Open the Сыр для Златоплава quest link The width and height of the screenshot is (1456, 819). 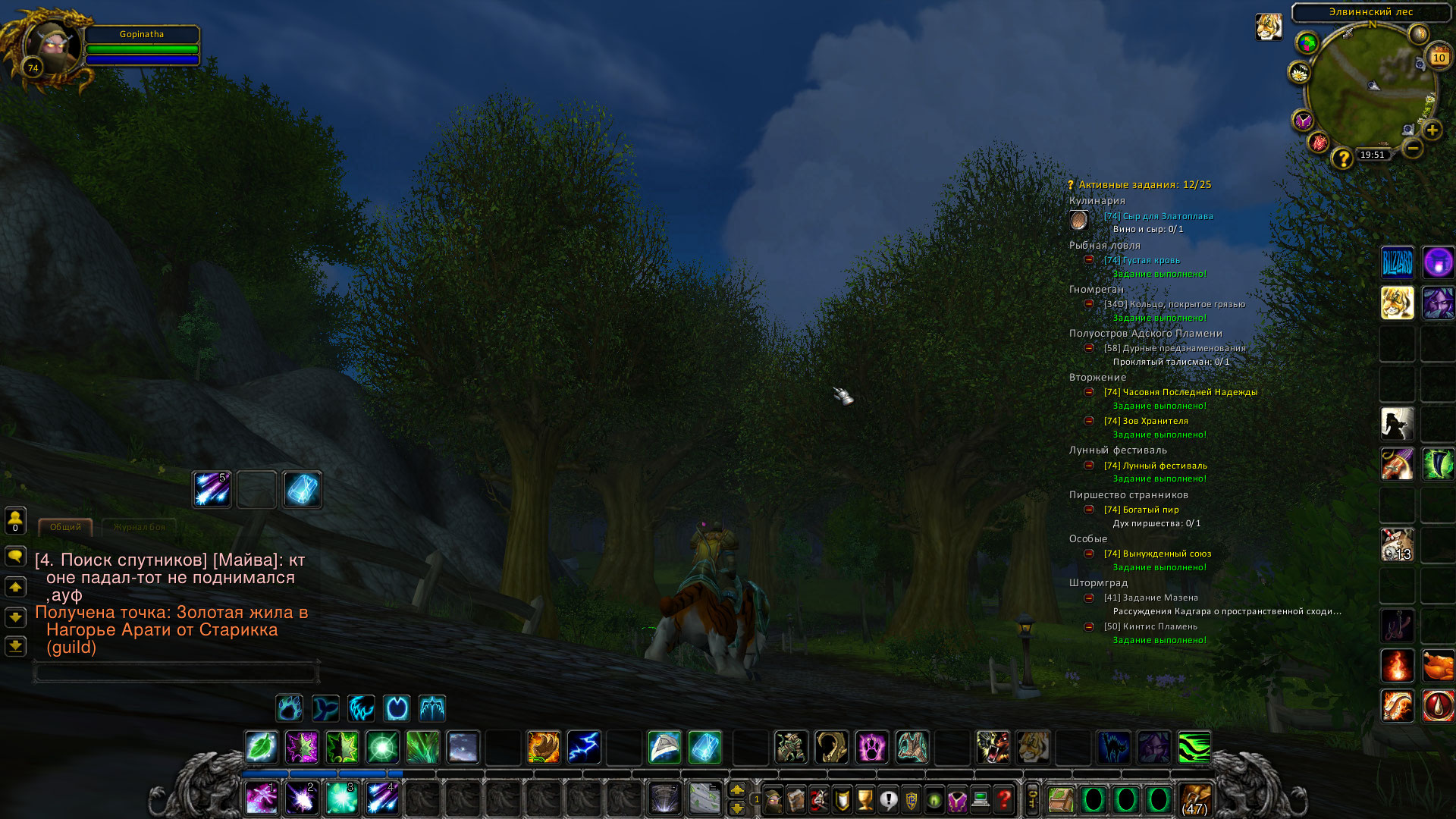click(1159, 216)
